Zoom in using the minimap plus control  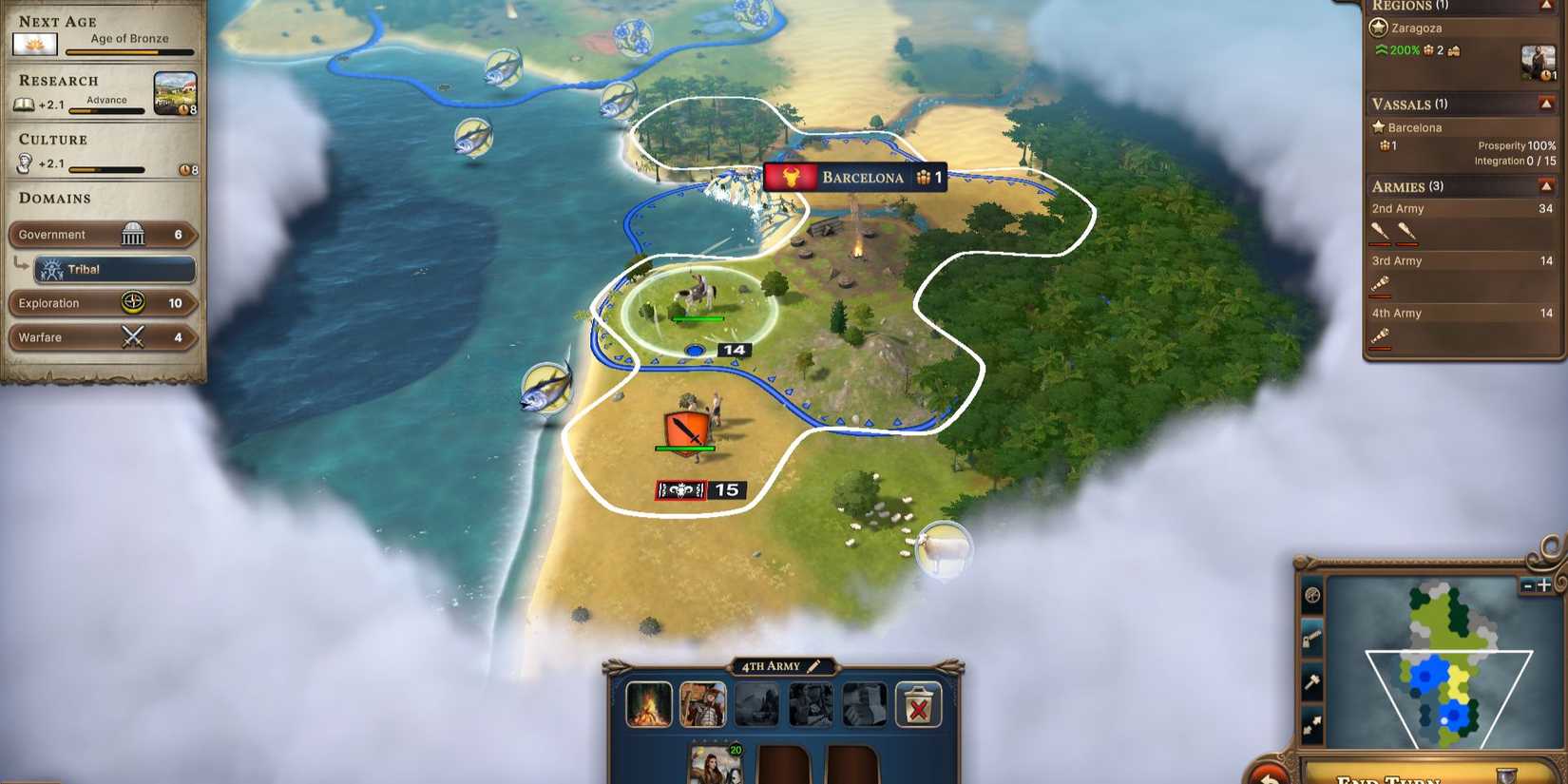point(1542,585)
